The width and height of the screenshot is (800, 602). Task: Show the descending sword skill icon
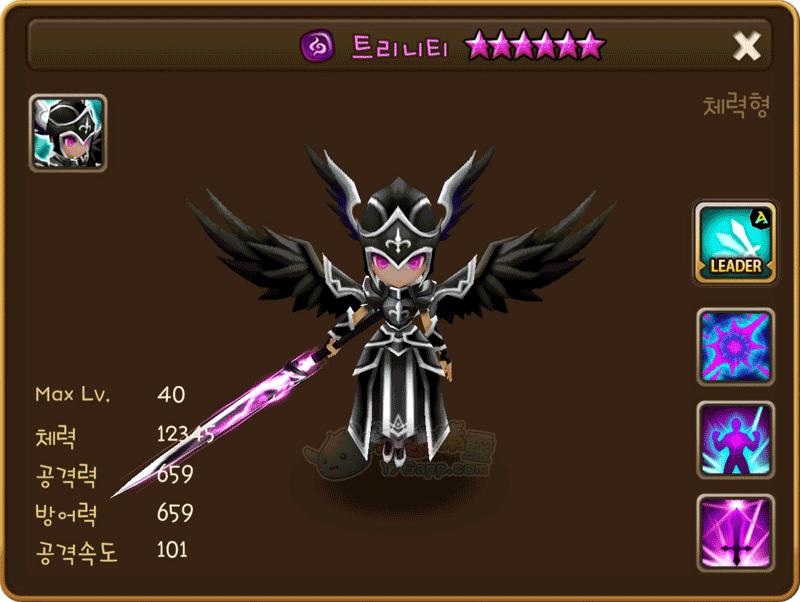tap(735, 533)
